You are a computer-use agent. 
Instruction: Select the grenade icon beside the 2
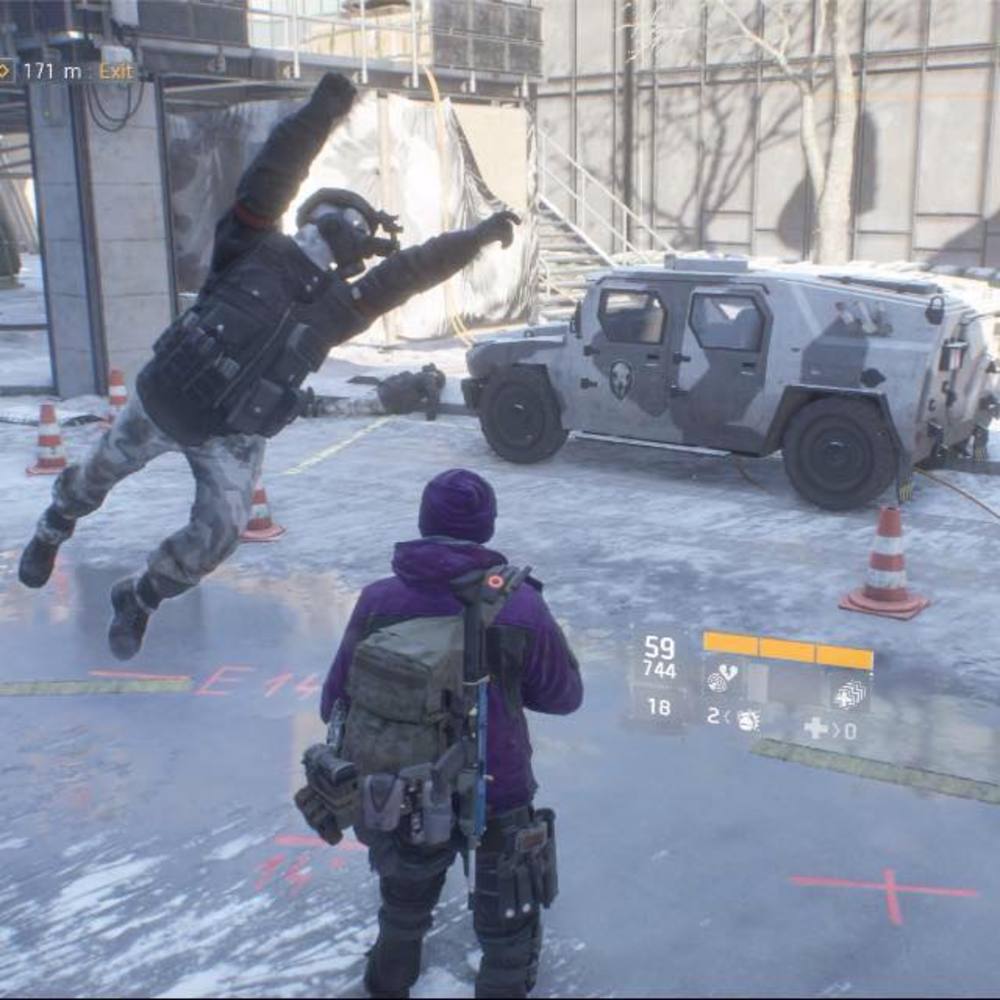coord(748,718)
